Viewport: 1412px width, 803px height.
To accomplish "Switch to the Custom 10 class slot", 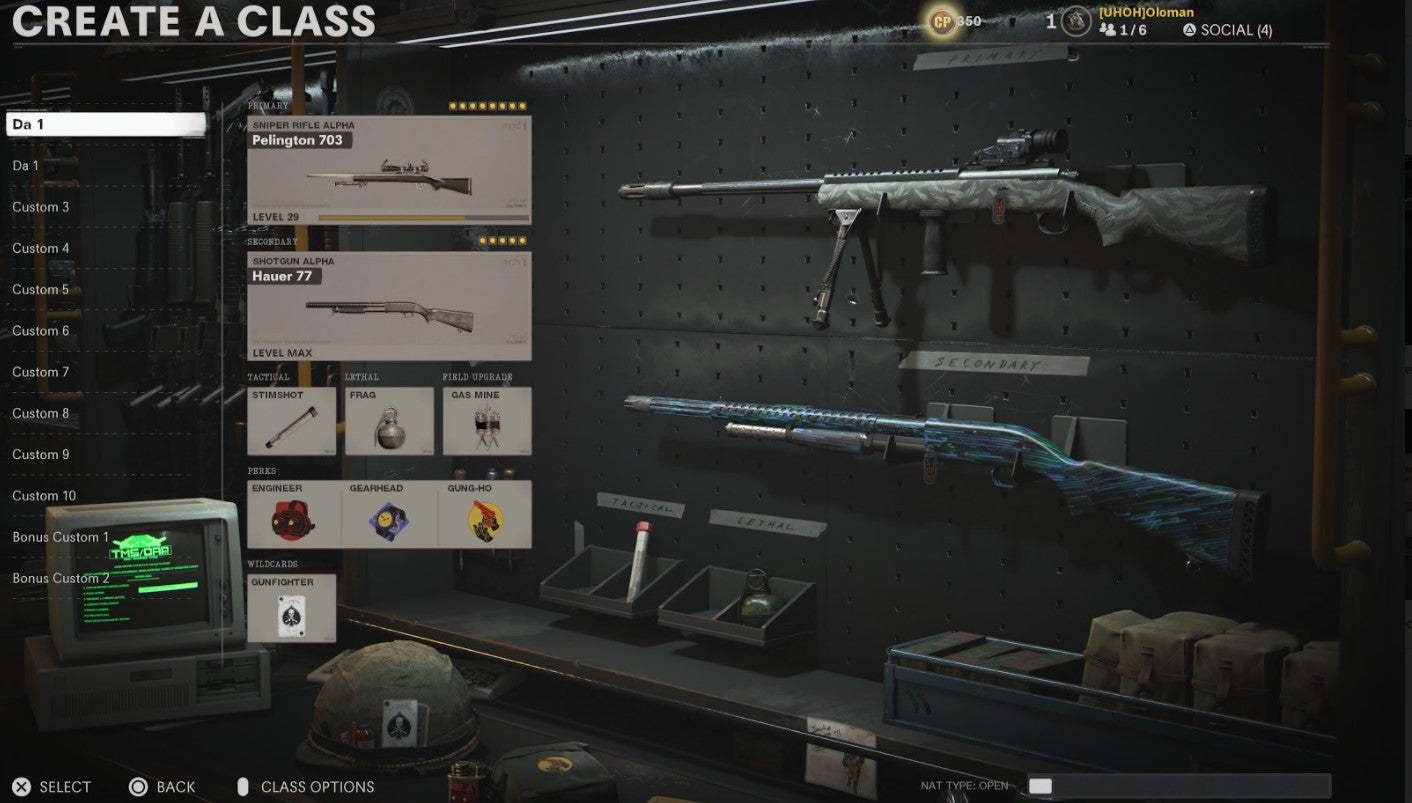I will [x=45, y=495].
